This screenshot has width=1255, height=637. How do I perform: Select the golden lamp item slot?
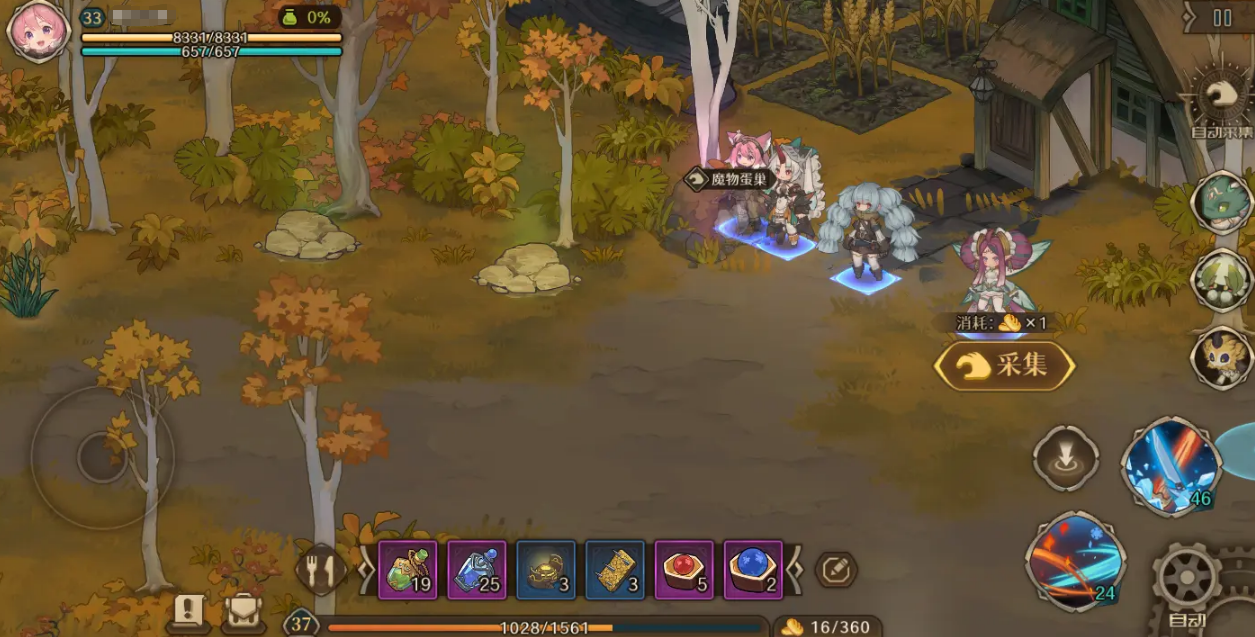click(546, 570)
